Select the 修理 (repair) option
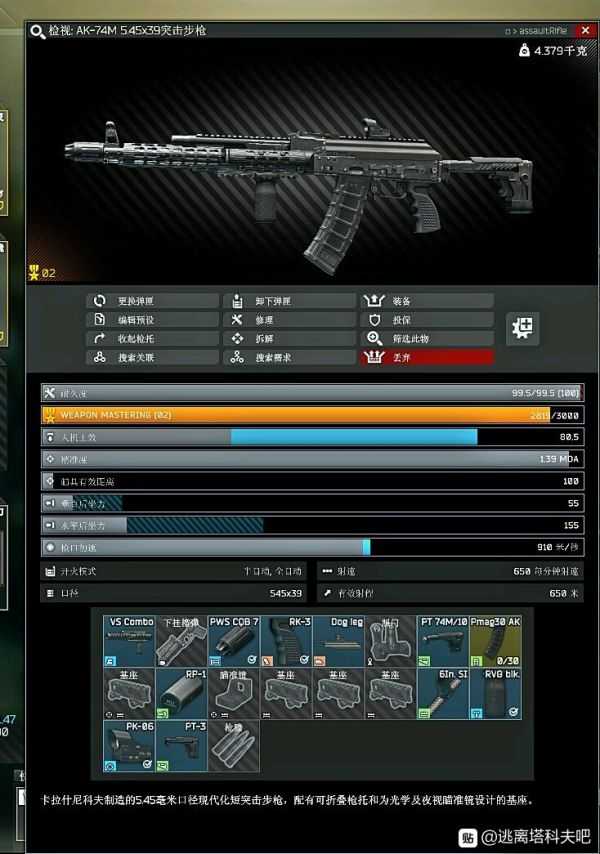 289,320
